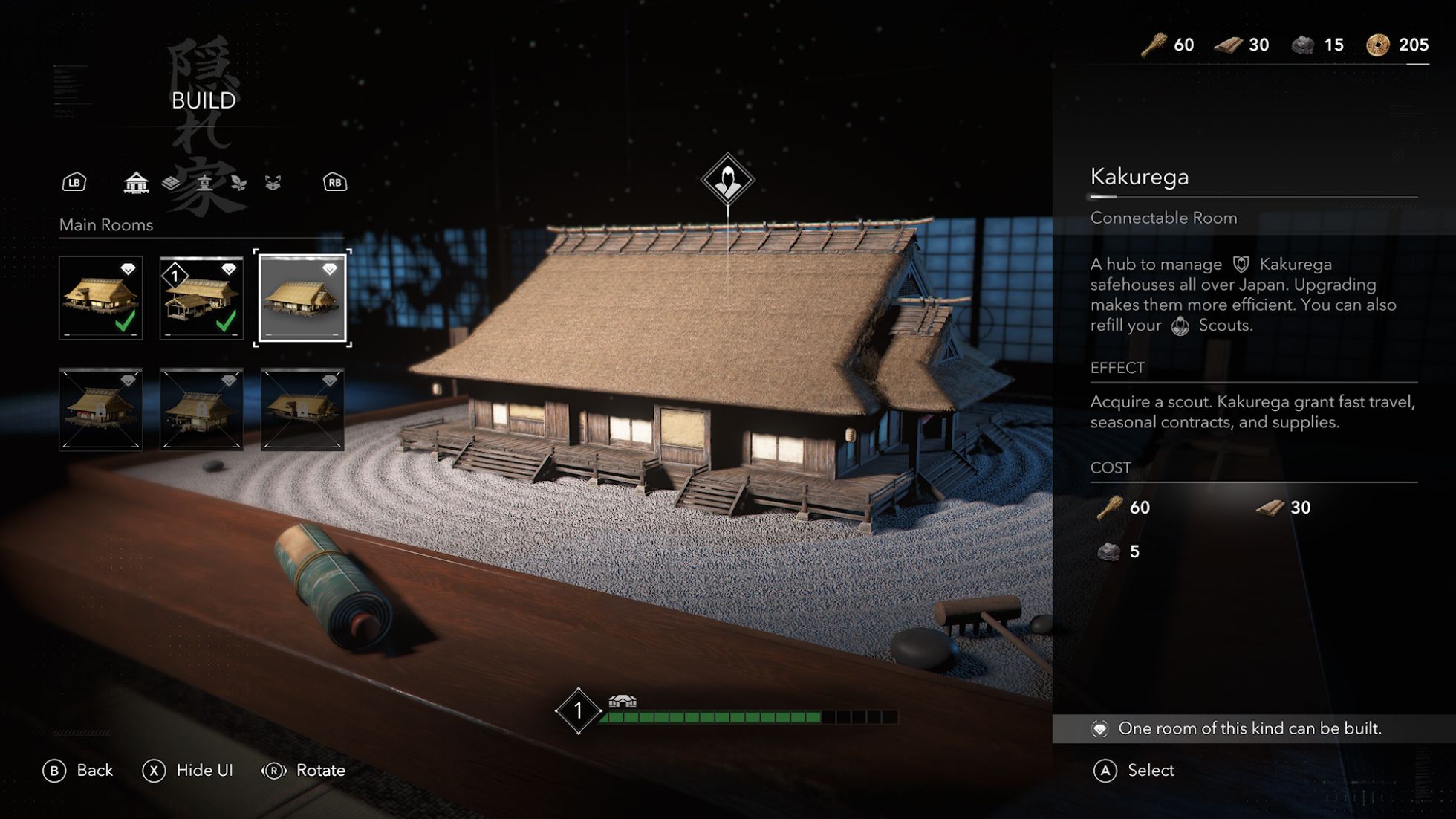1456x819 pixels.
Task: Select the highlighted Kakurega room thumbnail
Action: click(x=302, y=298)
